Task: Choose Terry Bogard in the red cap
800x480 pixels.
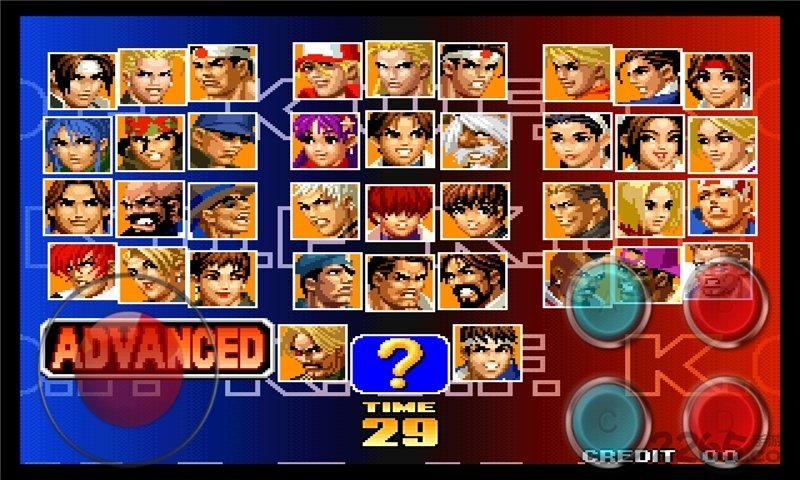Action: pyautogui.click(x=326, y=70)
